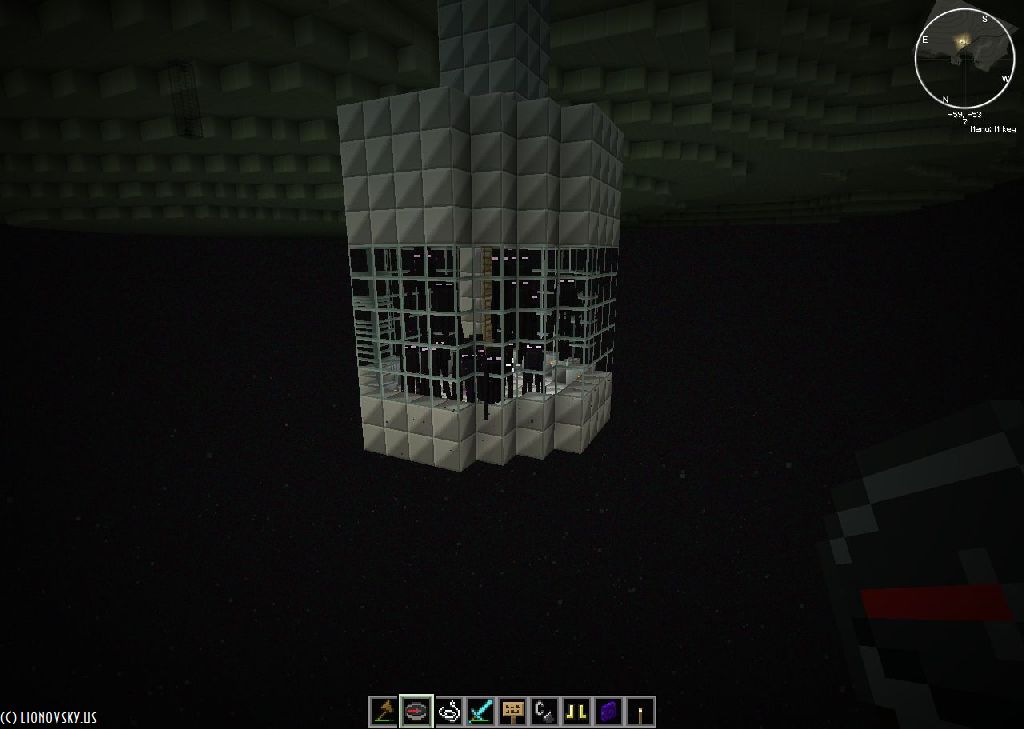Pick the flint and steel slot
Image resolution: width=1024 pixels, height=729 pixels.
pyautogui.click(x=545, y=711)
